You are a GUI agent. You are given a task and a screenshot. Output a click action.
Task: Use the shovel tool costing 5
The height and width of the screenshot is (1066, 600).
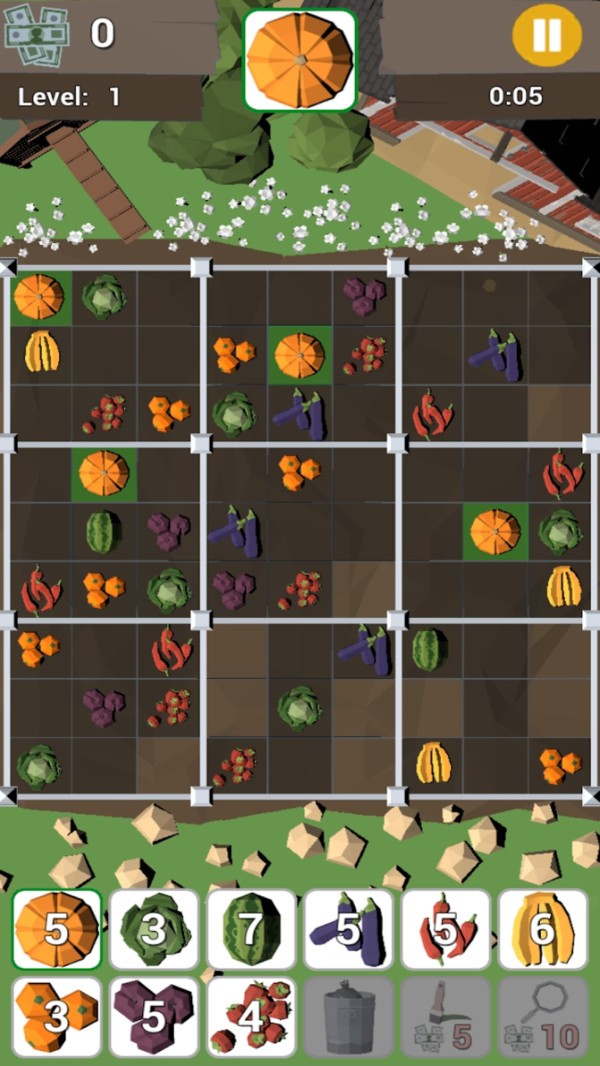tap(446, 1016)
